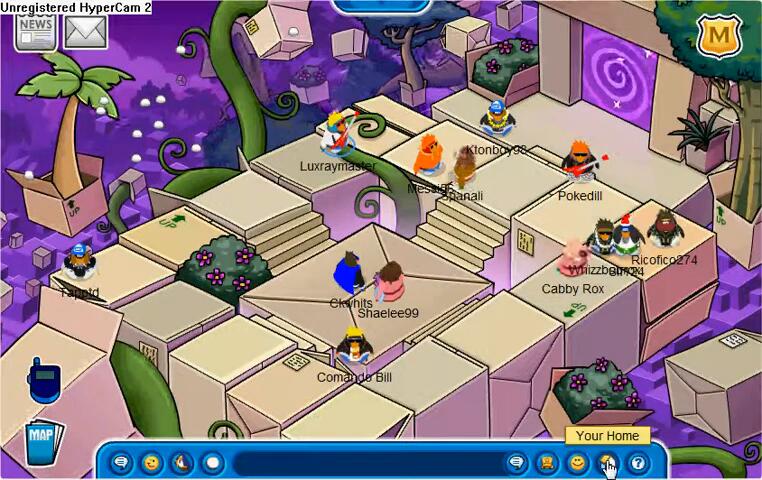Open the emotes winking face menu
Image resolution: width=762 pixels, height=480 pixels.
pyautogui.click(x=151, y=463)
